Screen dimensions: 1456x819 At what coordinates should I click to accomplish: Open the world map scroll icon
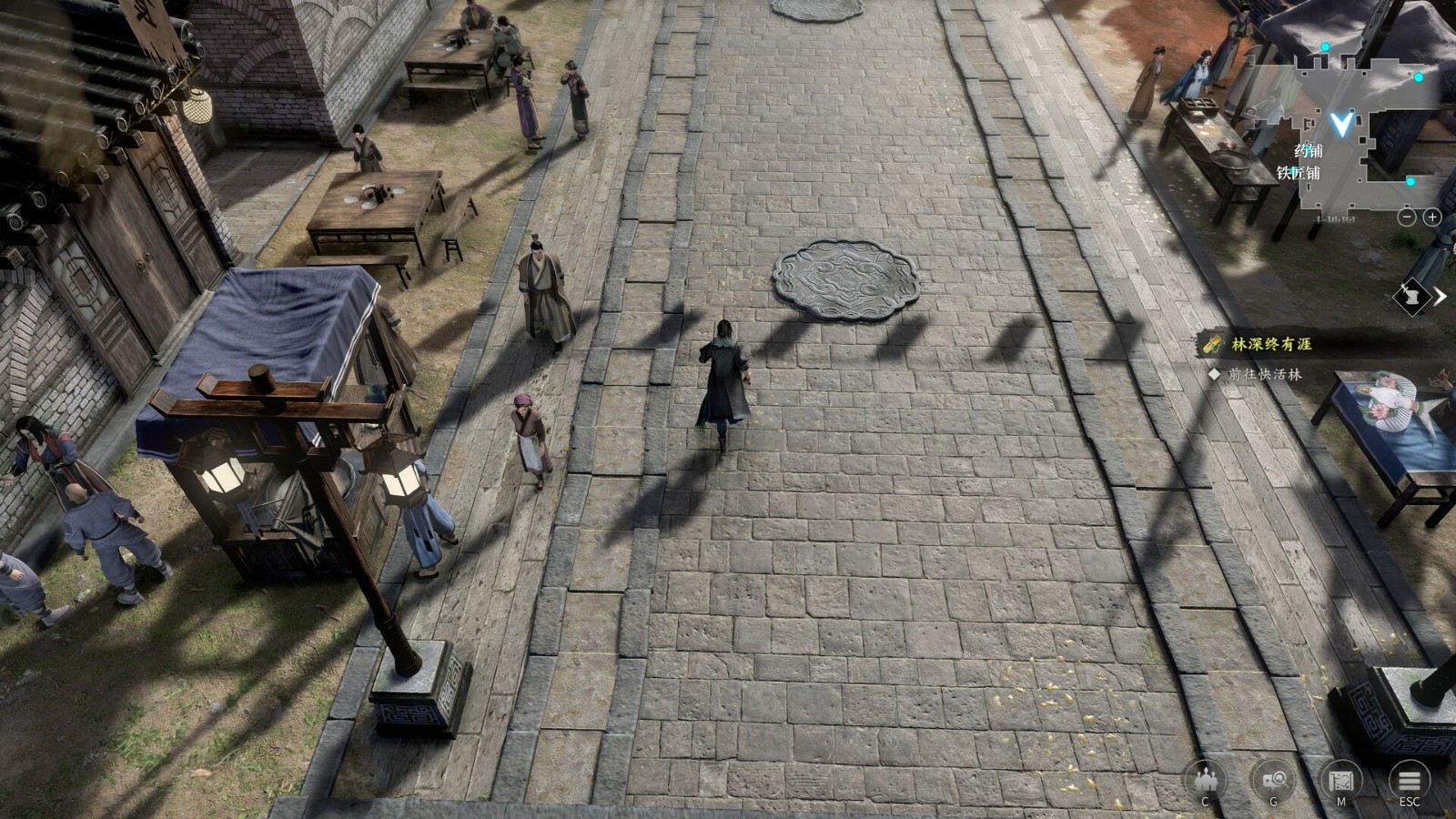pos(1340,780)
